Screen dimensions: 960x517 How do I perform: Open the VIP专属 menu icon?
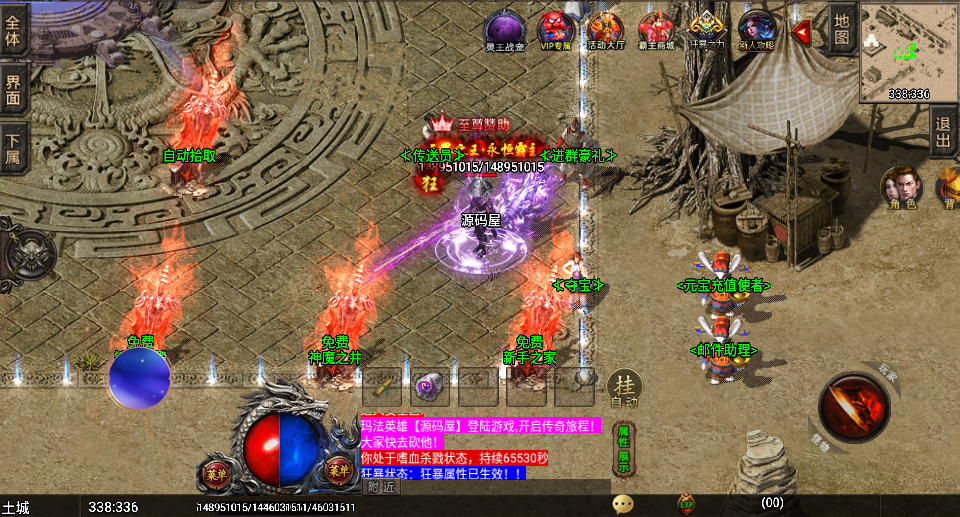[x=555, y=30]
